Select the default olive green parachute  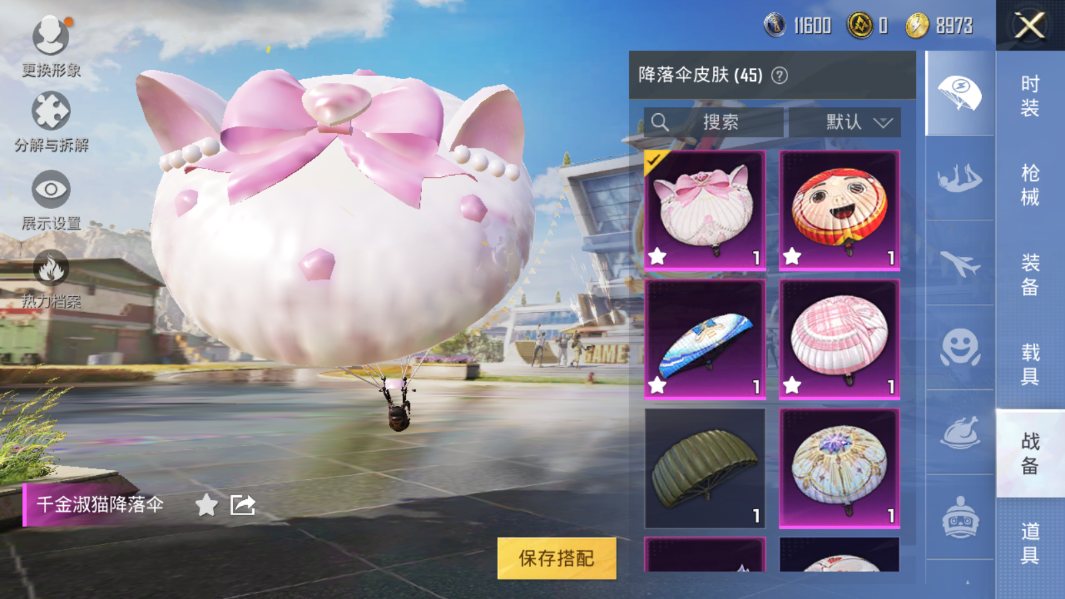pos(705,468)
